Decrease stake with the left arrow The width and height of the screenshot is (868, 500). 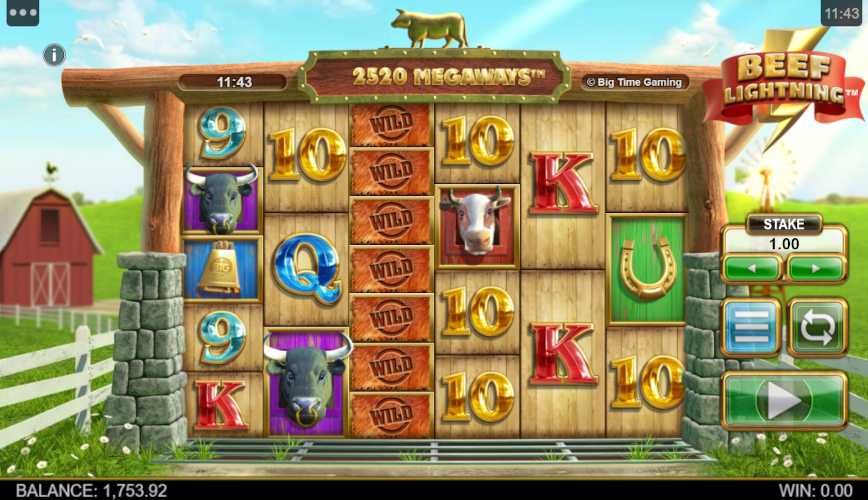pos(751,268)
